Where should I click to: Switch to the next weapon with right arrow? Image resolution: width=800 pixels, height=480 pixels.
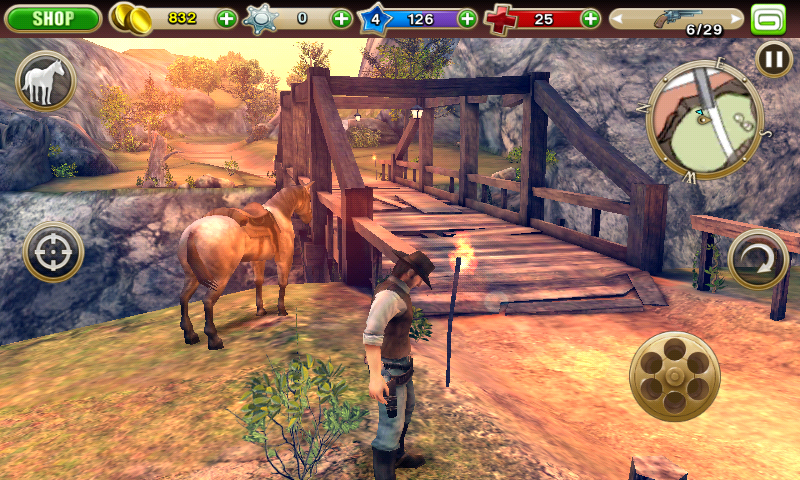pyautogui.click(x=735, y=18)
